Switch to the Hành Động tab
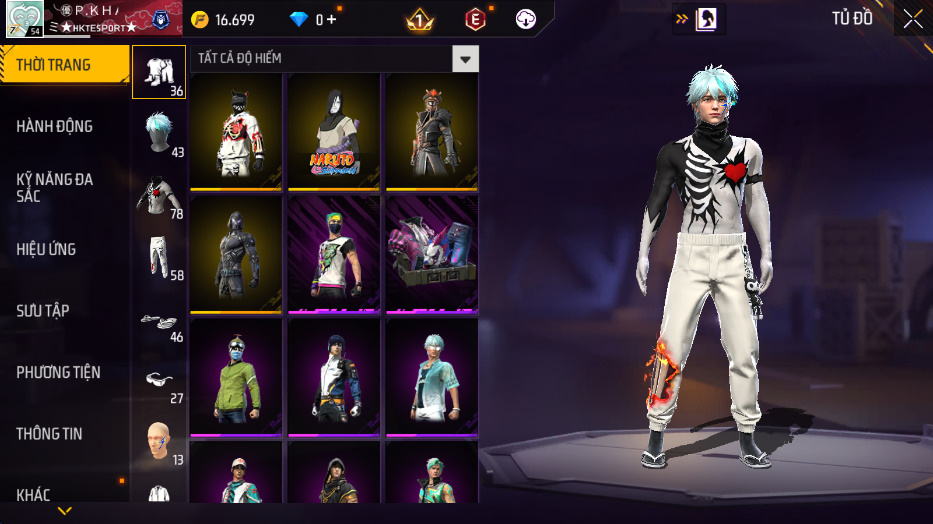This screenshot has height=524, width=933. [55, 126]
